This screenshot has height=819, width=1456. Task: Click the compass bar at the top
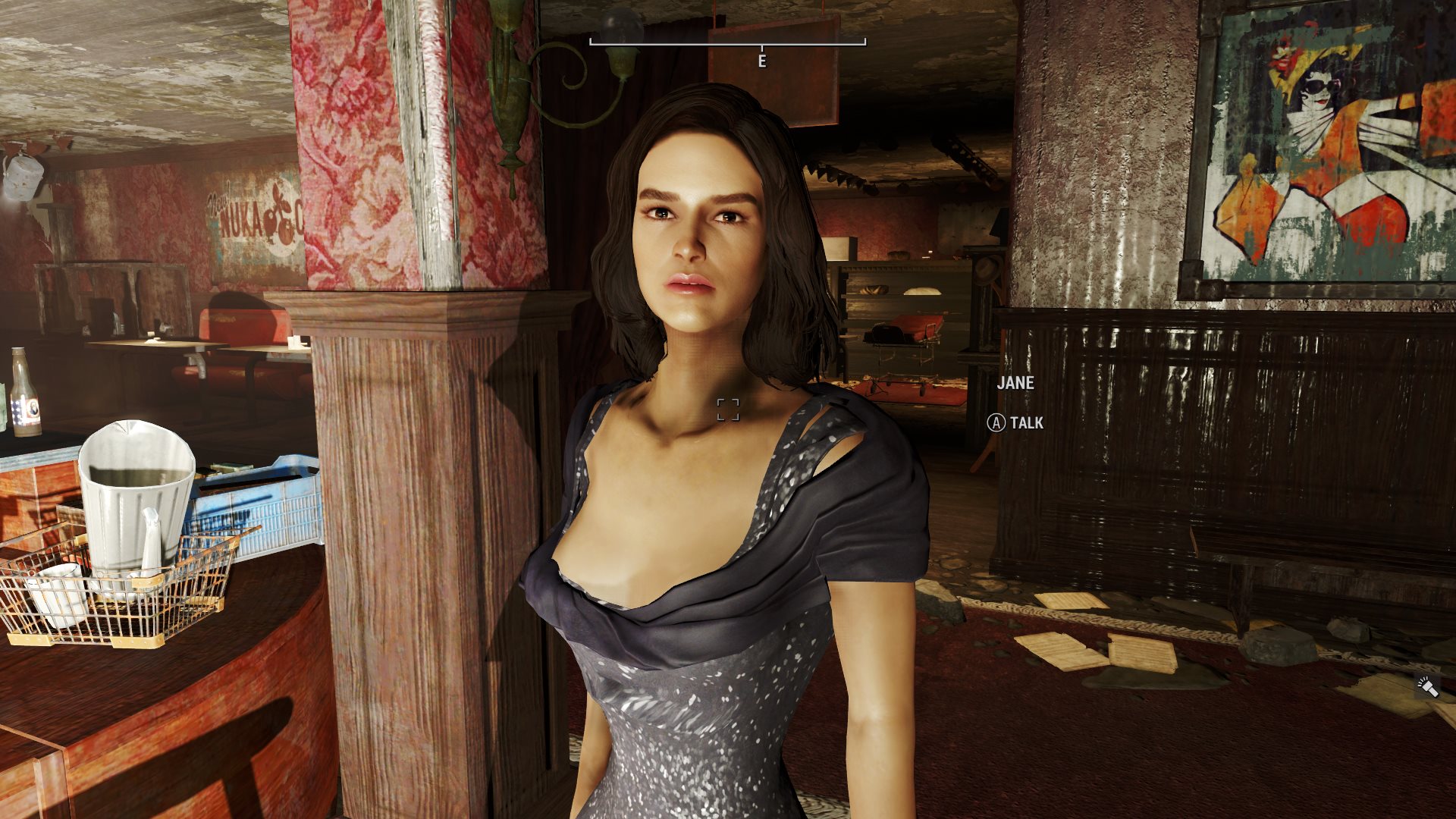728,44
